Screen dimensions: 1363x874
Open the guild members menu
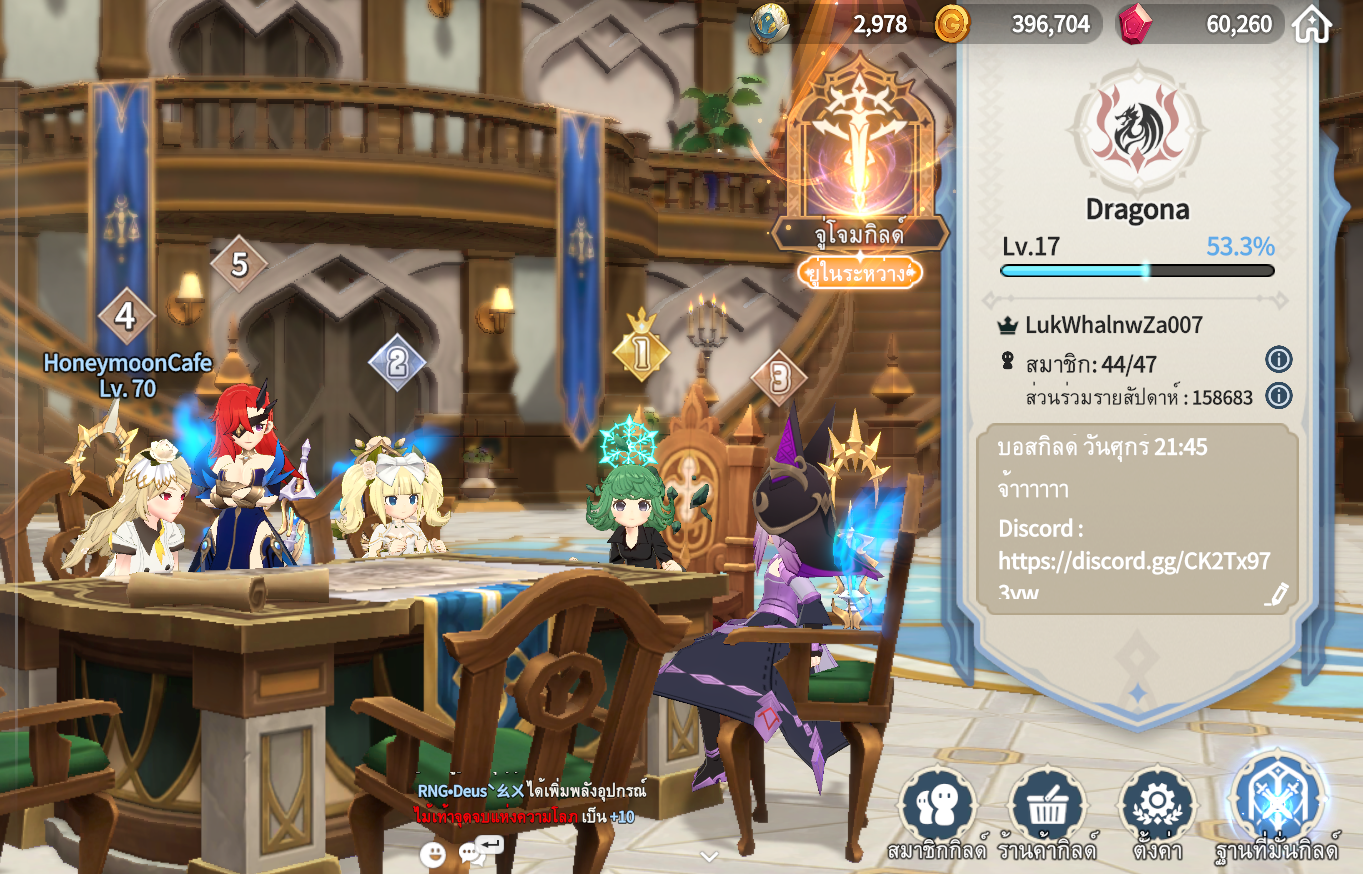tap(937, 805)
